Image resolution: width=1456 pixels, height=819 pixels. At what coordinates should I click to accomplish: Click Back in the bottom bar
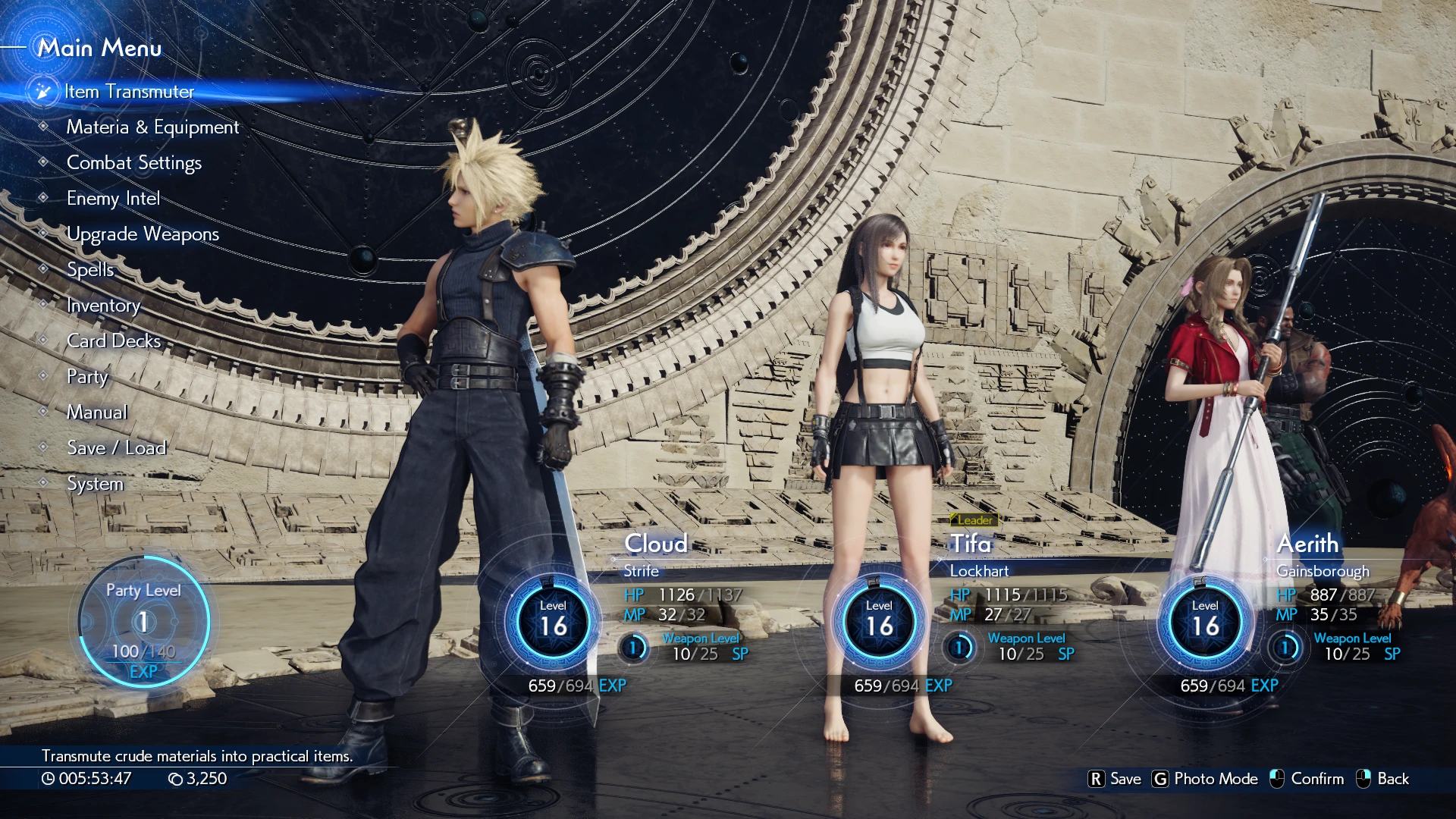(x=1382, y=779)
